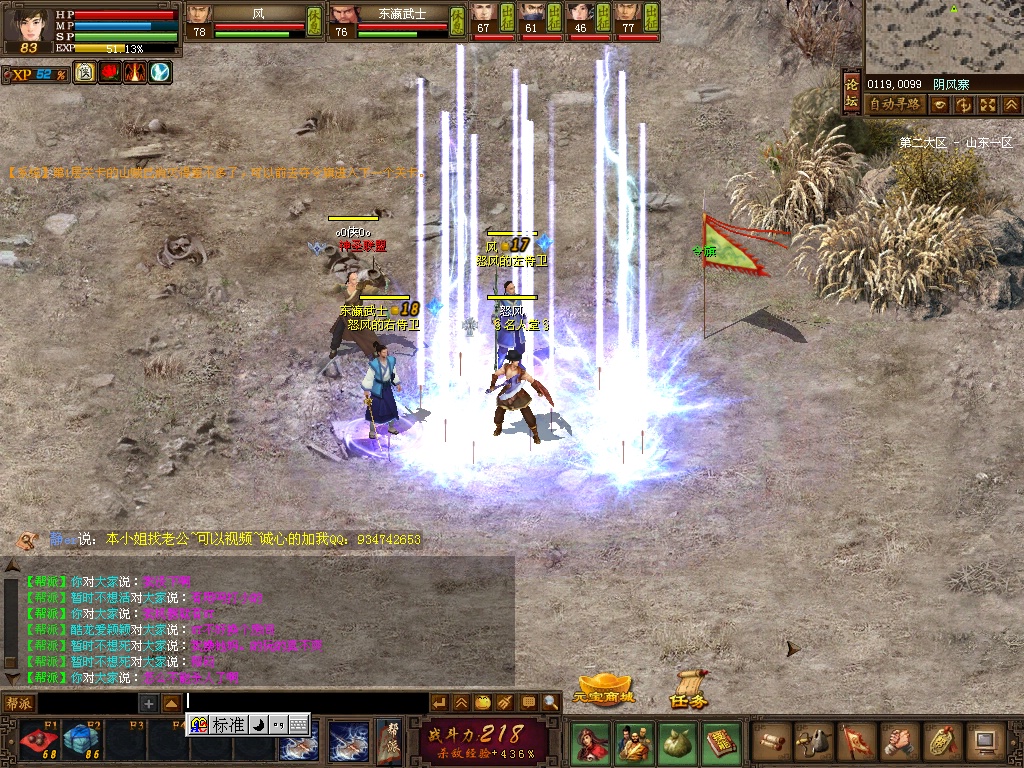Open the red skill book icon

click(x=721, y=742)
